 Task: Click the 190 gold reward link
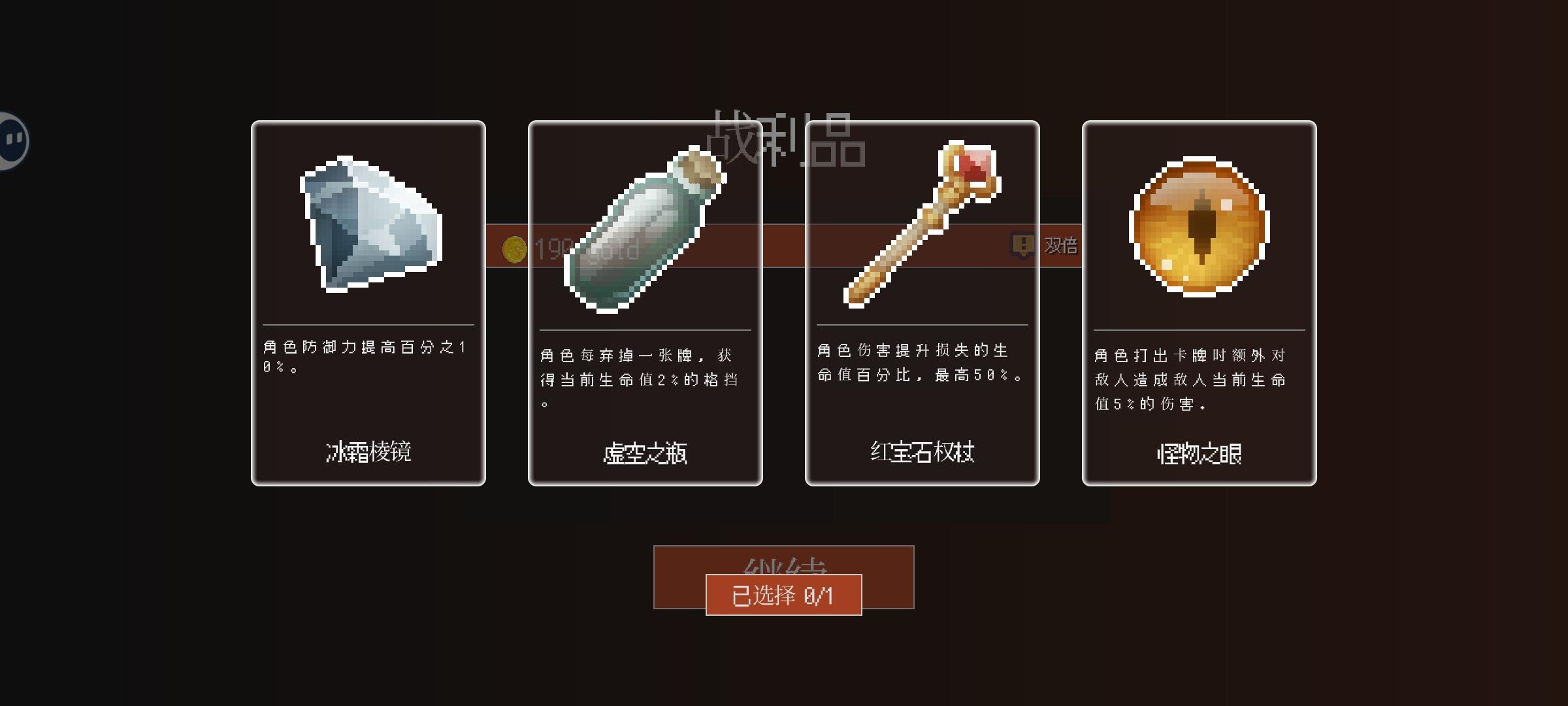coord(585,248)
